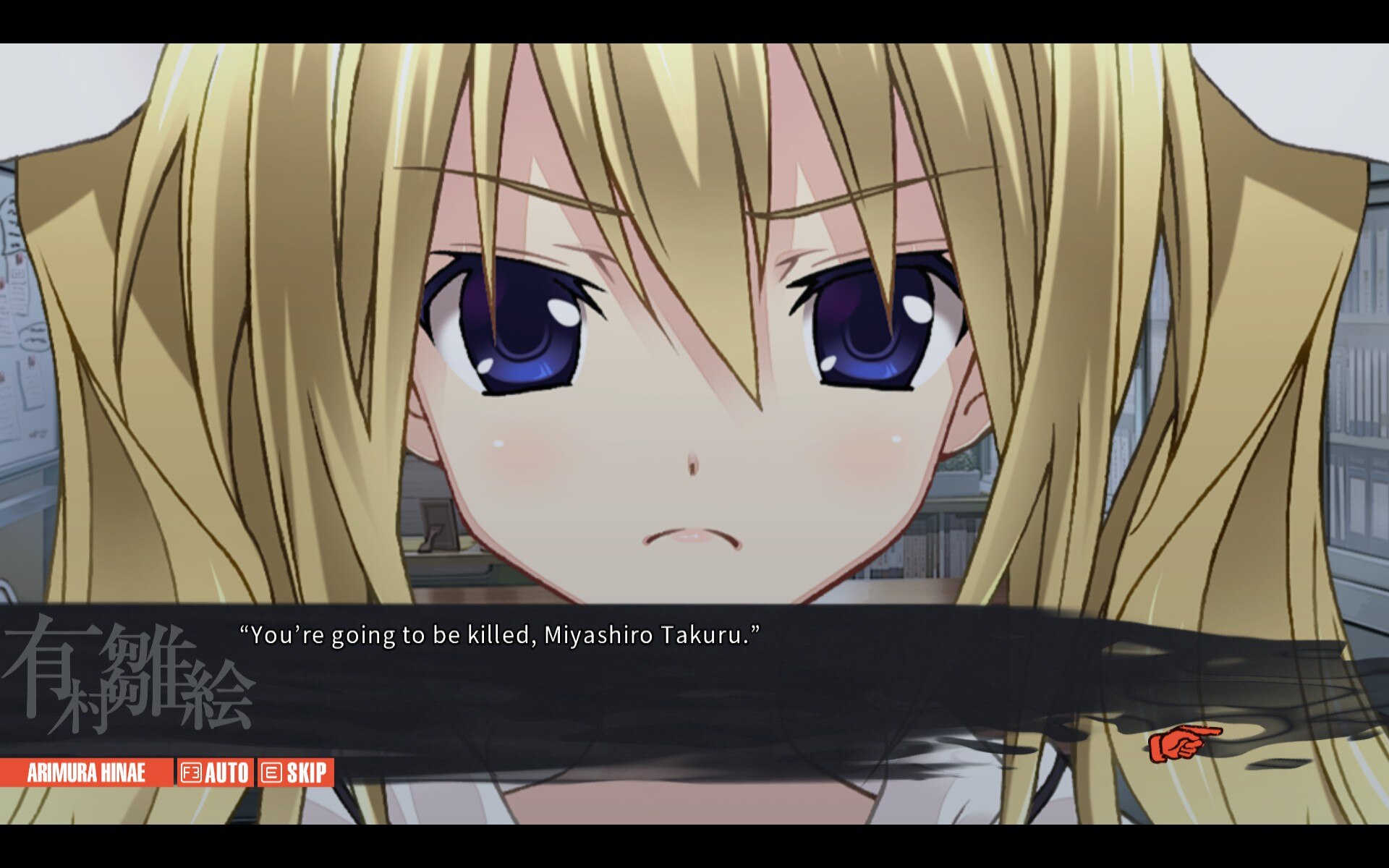Click the E key glyph beside SKIP

[271, 772]
